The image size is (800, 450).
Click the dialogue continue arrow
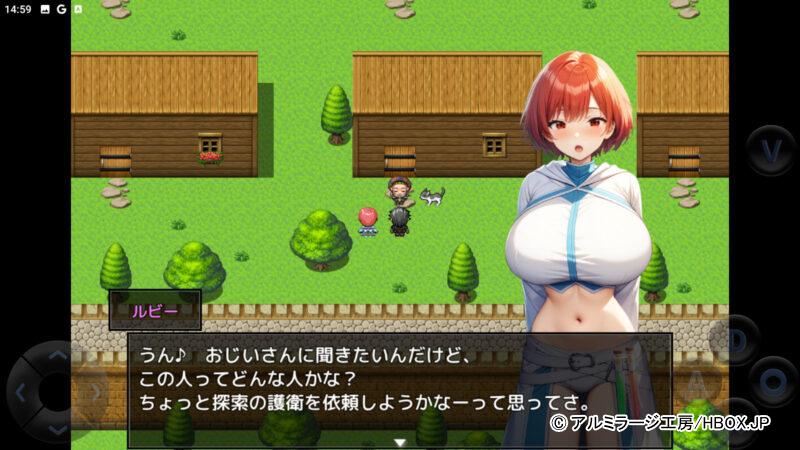tap(400, 441)
